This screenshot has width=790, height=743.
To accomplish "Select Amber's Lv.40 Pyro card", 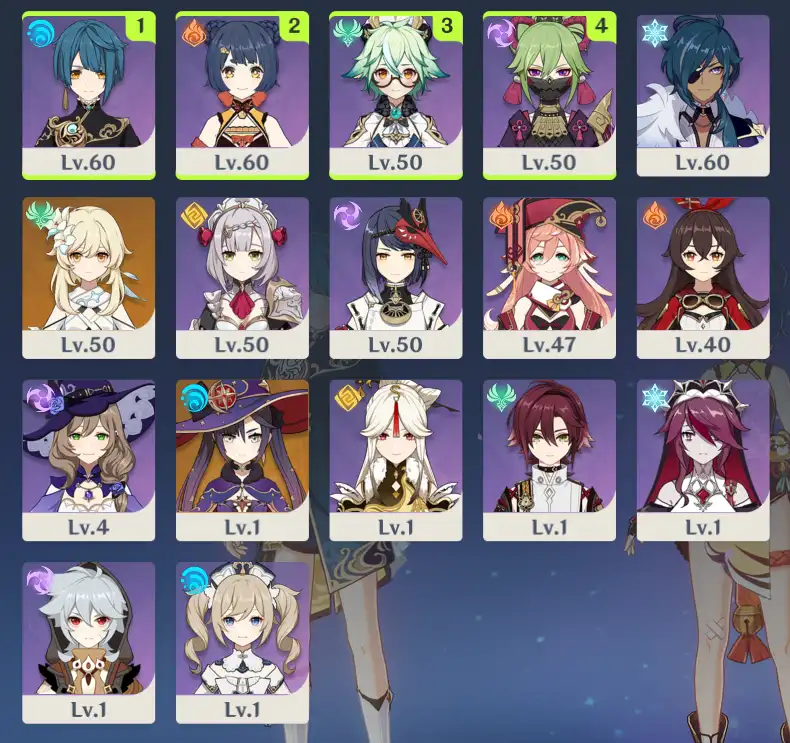I will point(702,277).
